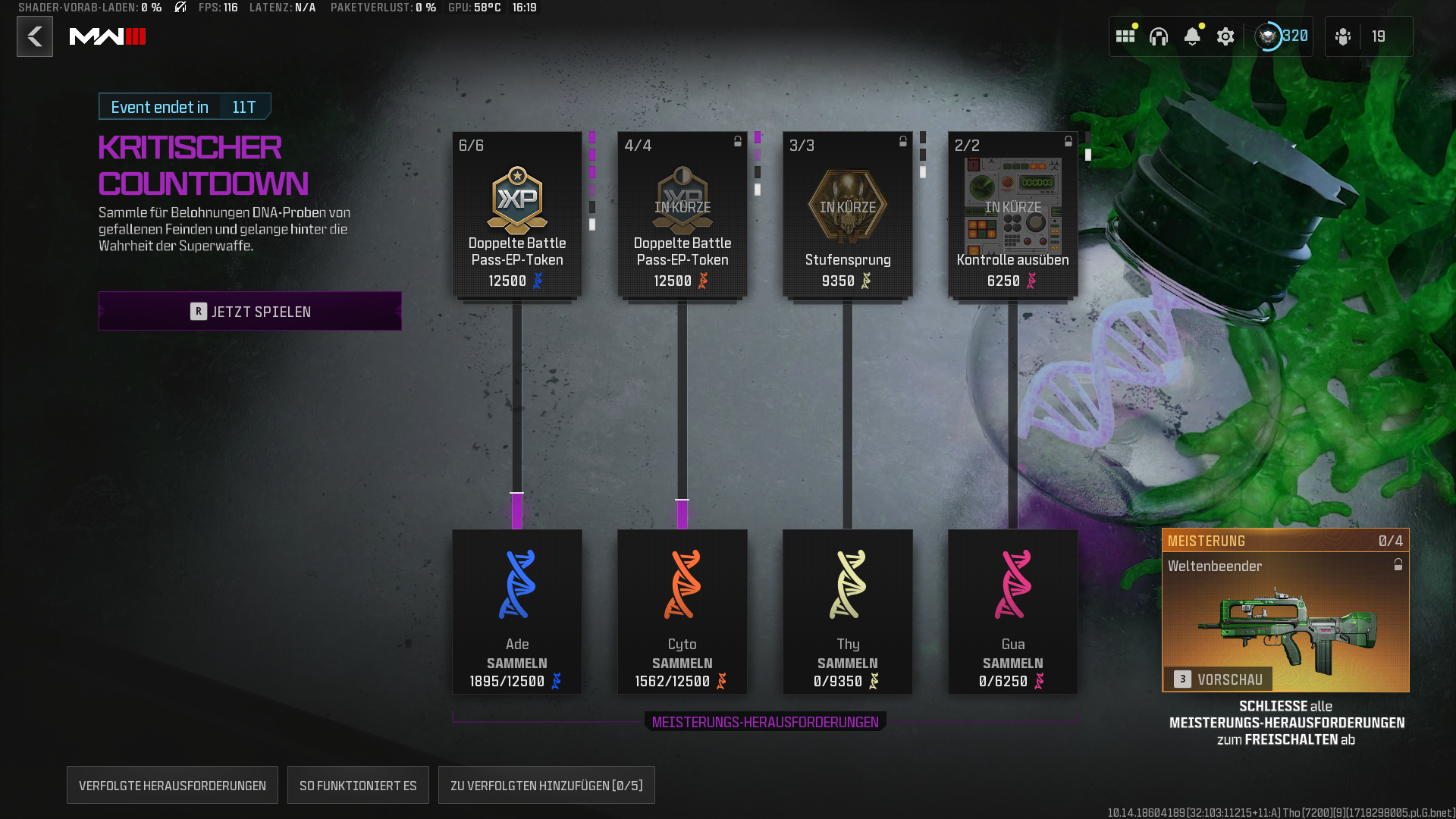Select the blue Ade DNA challenge

click(517, 611)
